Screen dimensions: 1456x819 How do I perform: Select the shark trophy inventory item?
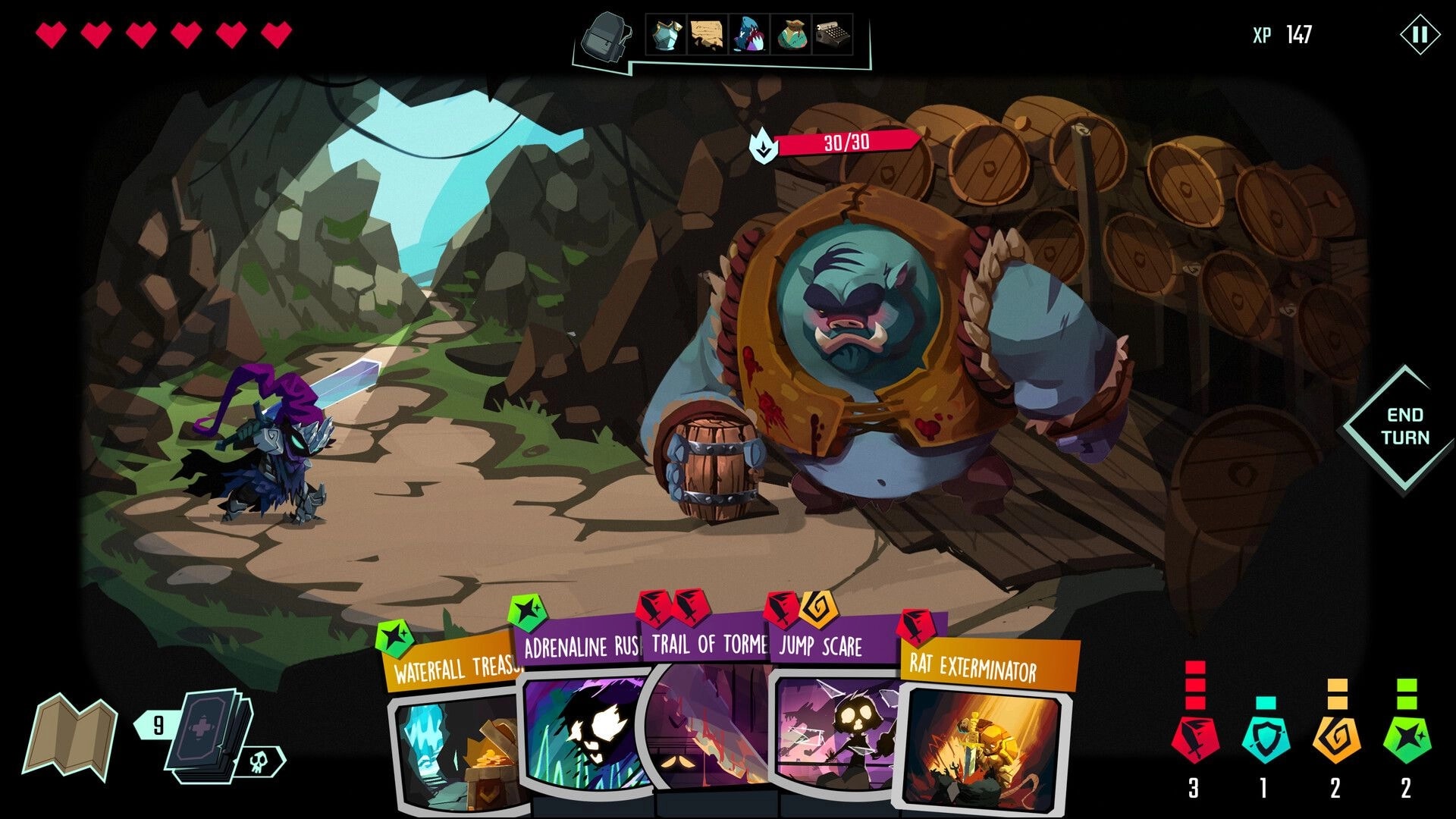click(749, 34)
